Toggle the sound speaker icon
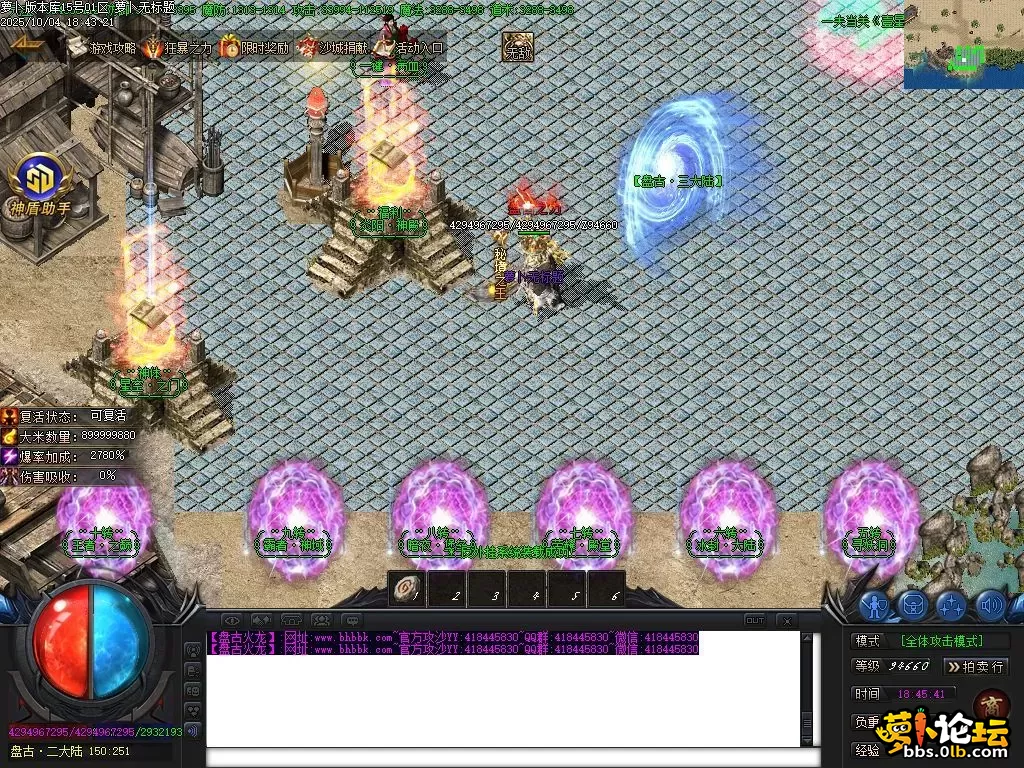The height and width of the screenshot is (768, 1024). 989,604
